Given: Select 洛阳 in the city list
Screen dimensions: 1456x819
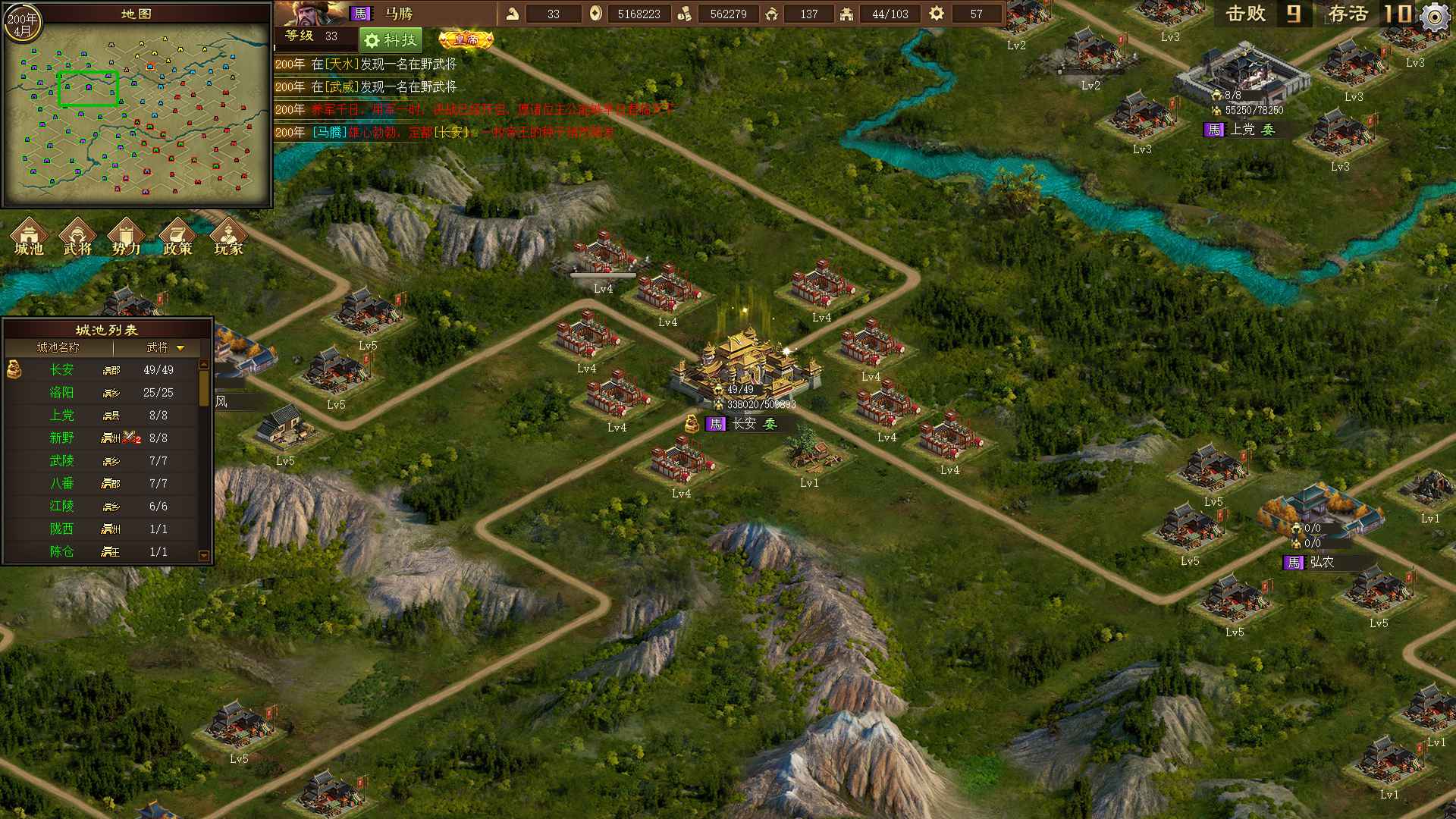Looking at the screenshot, I should point(62,393).
